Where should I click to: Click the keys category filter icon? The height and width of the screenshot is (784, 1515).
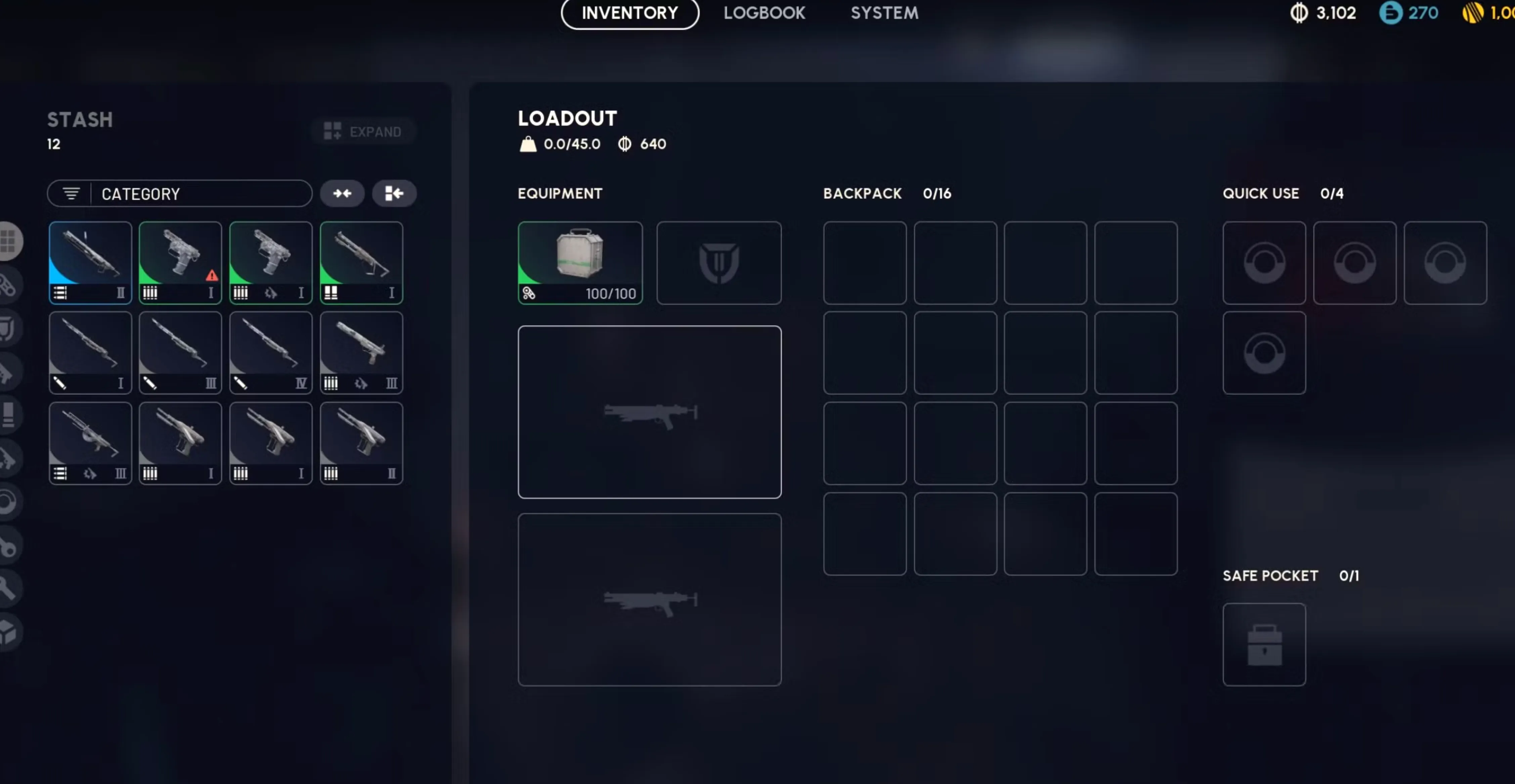coord(9,546)
